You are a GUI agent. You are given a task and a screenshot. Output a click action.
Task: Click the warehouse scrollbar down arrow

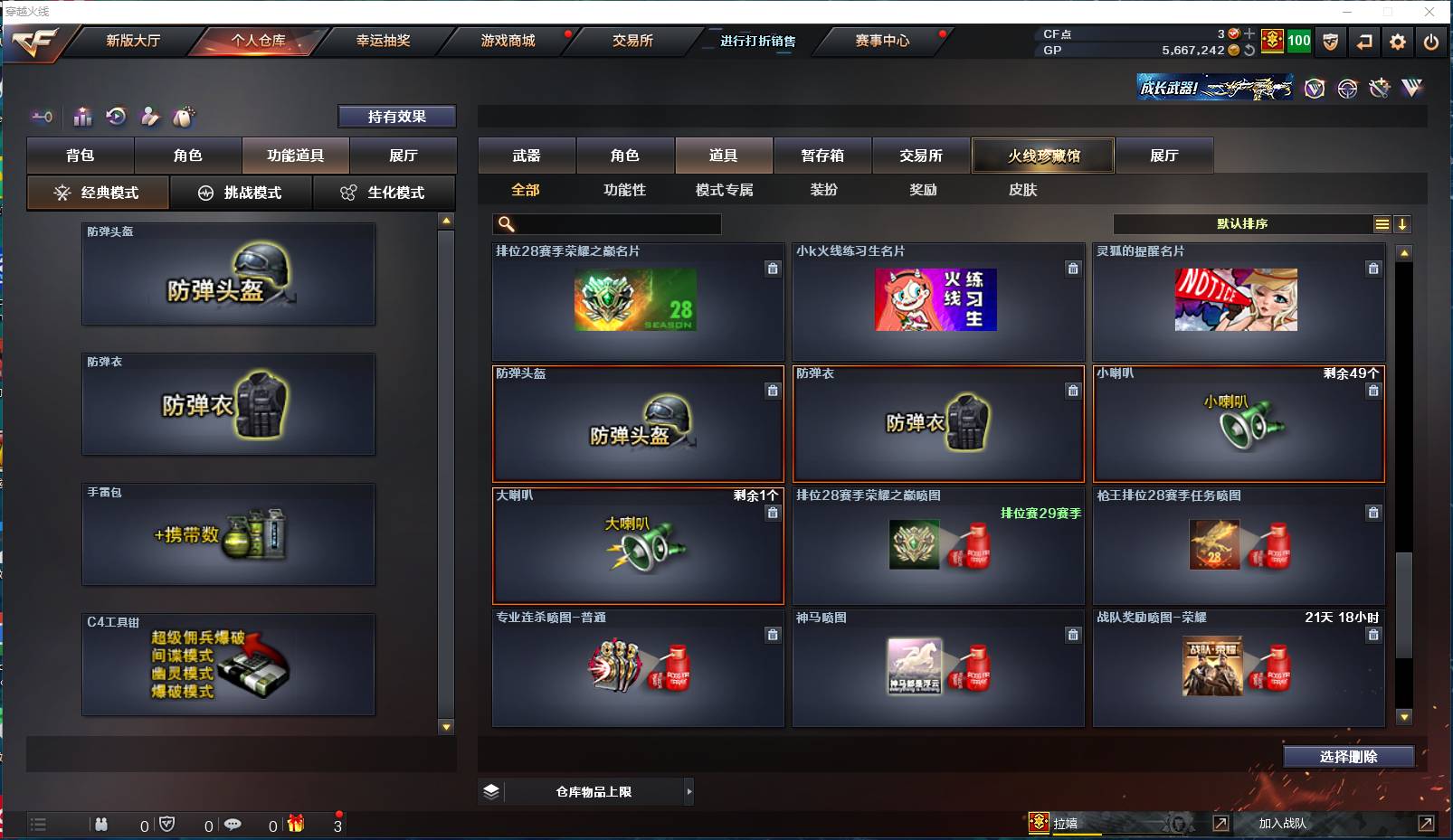click(x=445, y=726)
